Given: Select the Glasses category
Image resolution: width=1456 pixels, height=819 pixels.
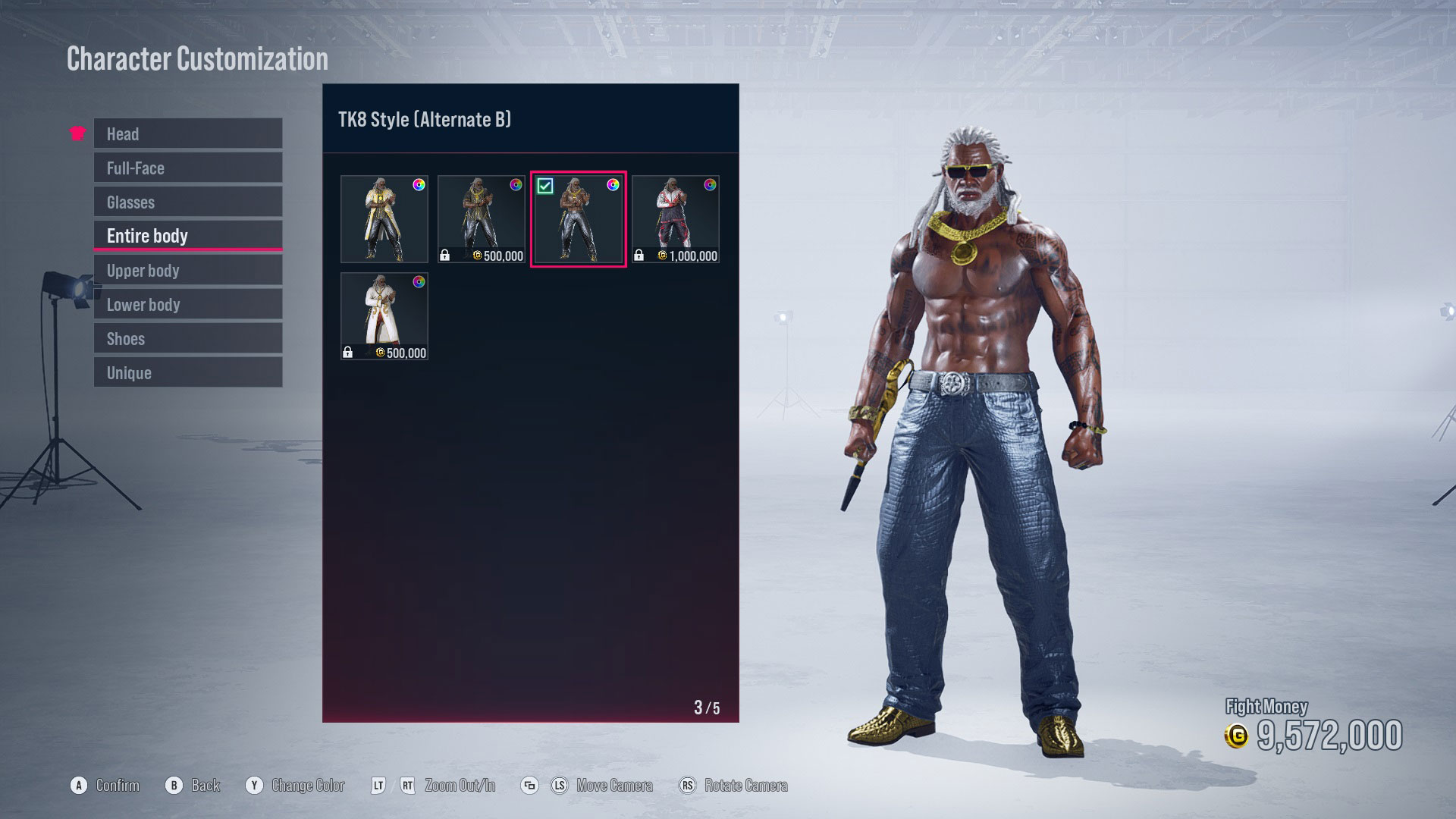Looking at the screenshot, I should click(187, 202).
